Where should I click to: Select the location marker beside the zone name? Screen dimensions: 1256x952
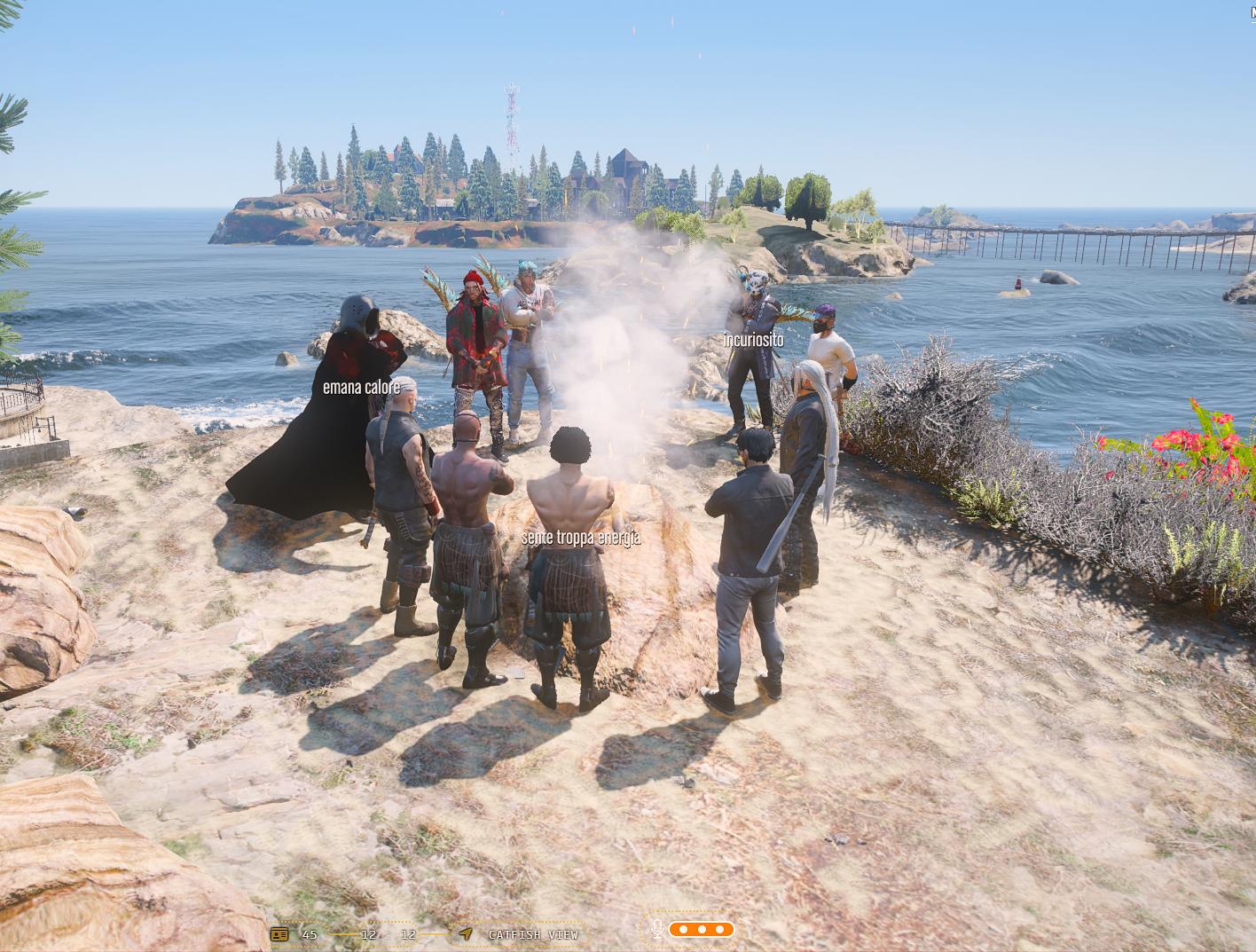(465, 933)
